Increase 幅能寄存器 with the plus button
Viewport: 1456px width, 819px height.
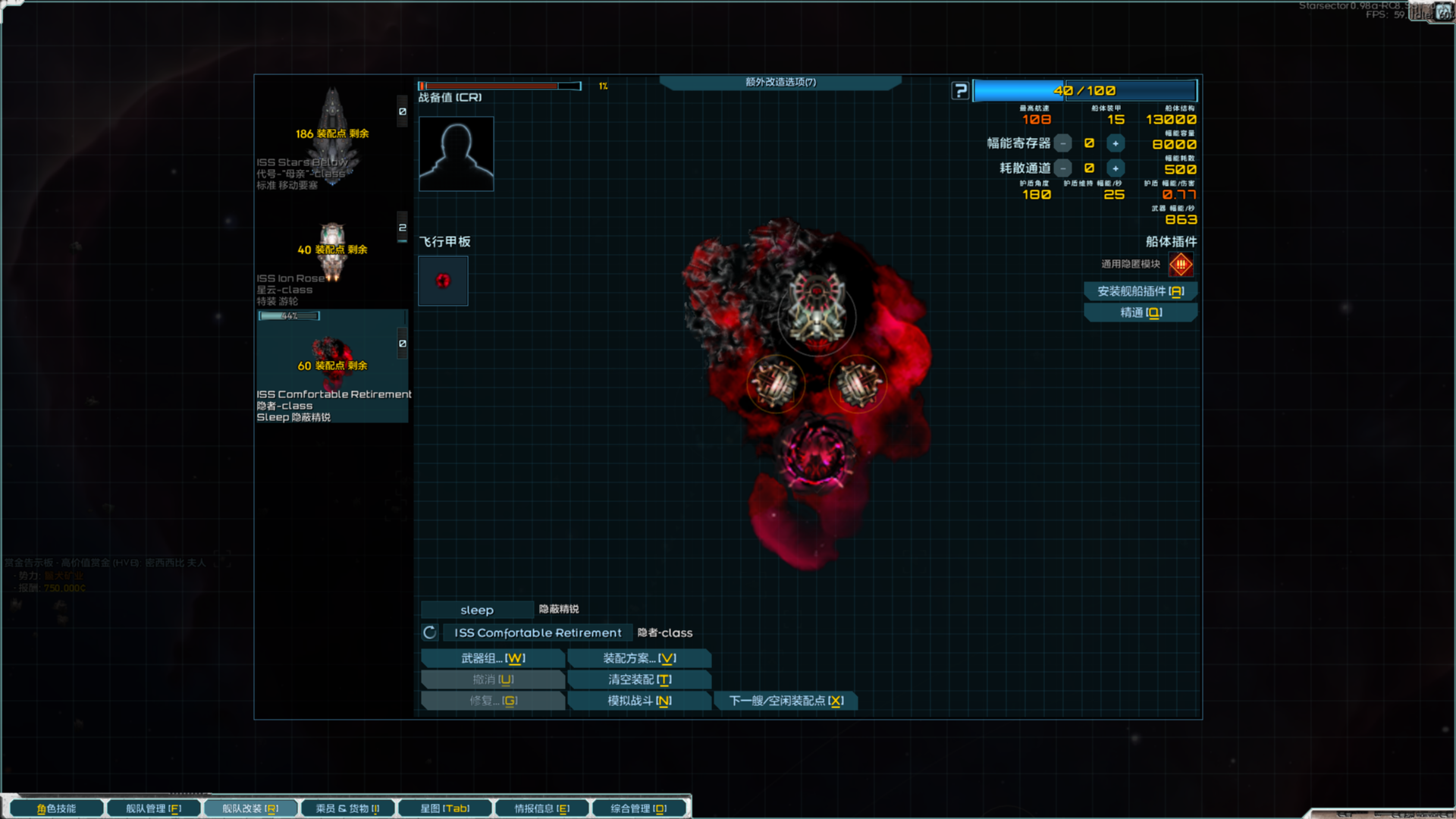point(1115,143)
